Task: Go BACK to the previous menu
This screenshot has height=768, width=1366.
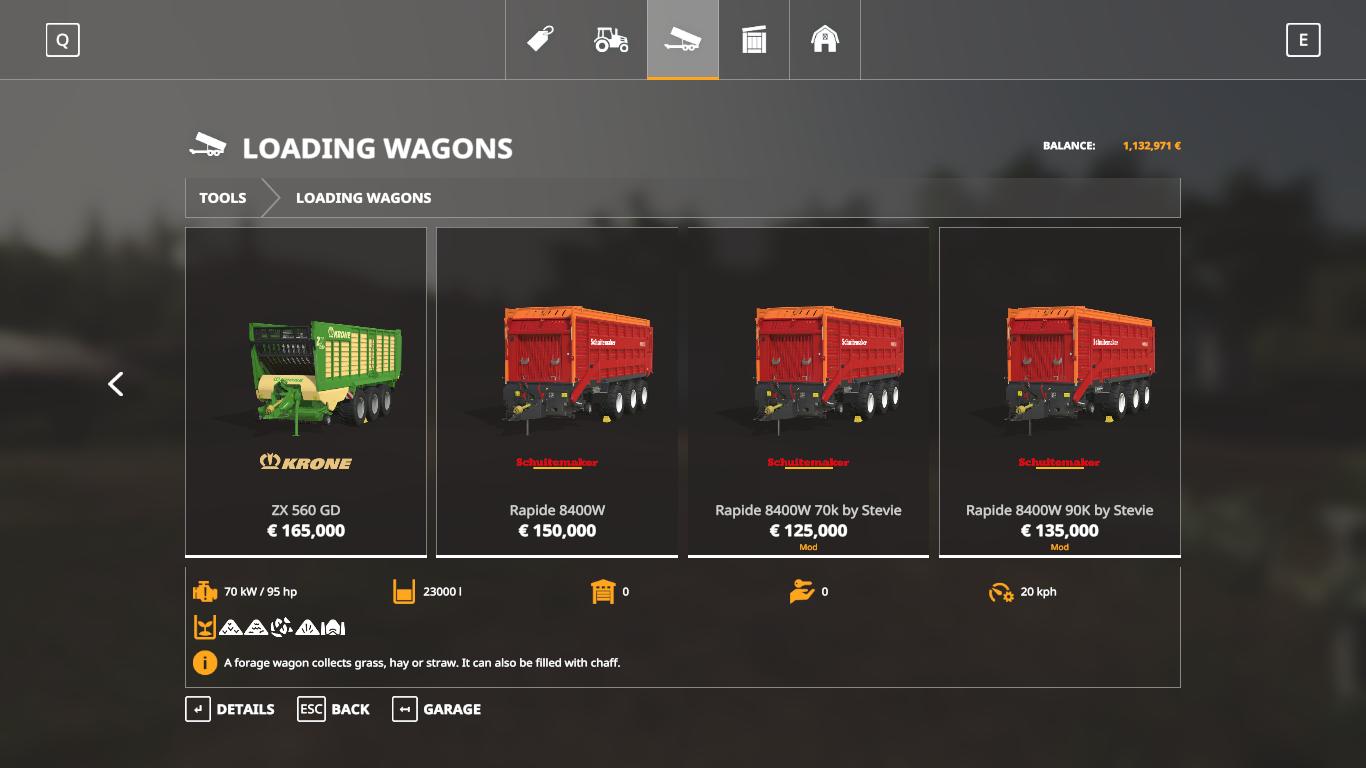Action: point(334,709)
